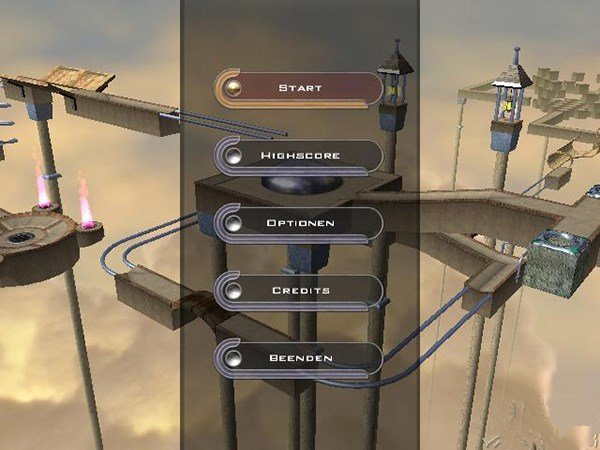This screenshot has height=450, width=600.
Task: Choose Beenden to quit the game
Action: pos(299,358)
